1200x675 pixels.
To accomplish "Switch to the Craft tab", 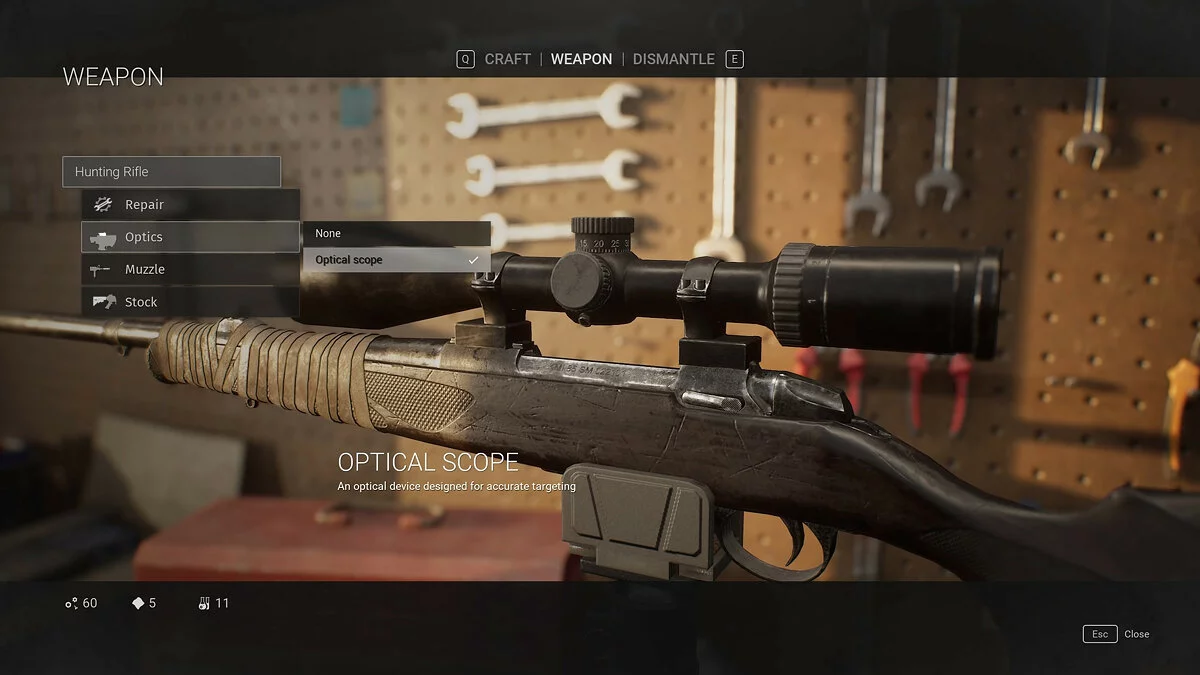I will pos(507,59).
